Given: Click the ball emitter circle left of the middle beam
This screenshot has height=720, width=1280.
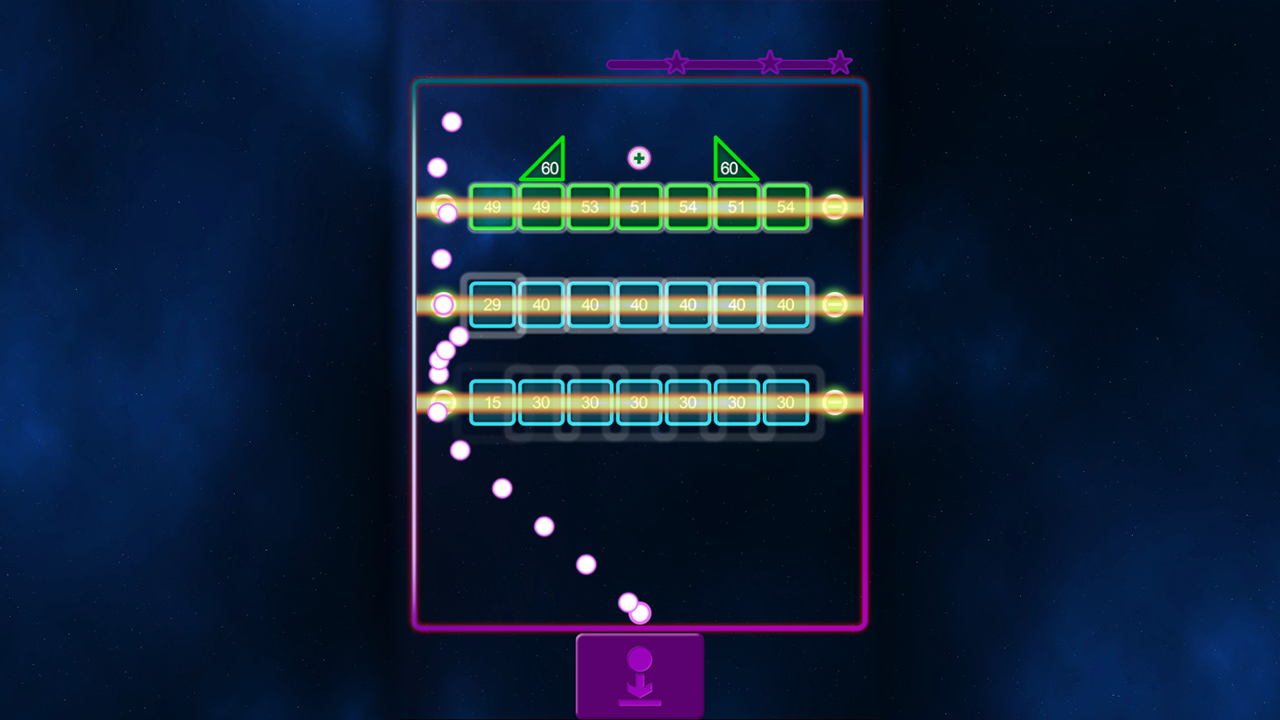Looking at the screenshot, I should pyautogui.click(x=443, y=305).
